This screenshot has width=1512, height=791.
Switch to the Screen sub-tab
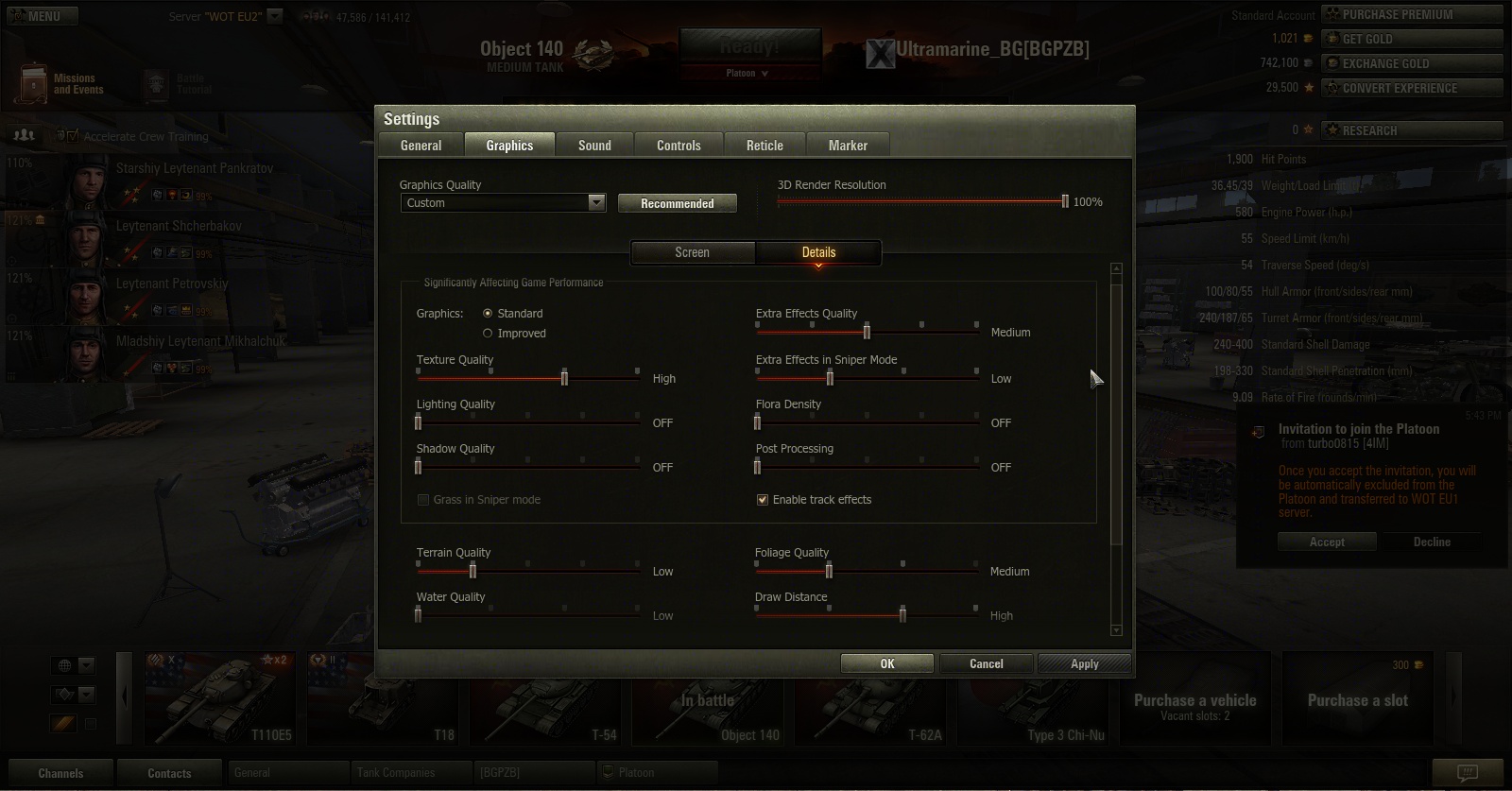pyautogui.click(x=692, y=252)
